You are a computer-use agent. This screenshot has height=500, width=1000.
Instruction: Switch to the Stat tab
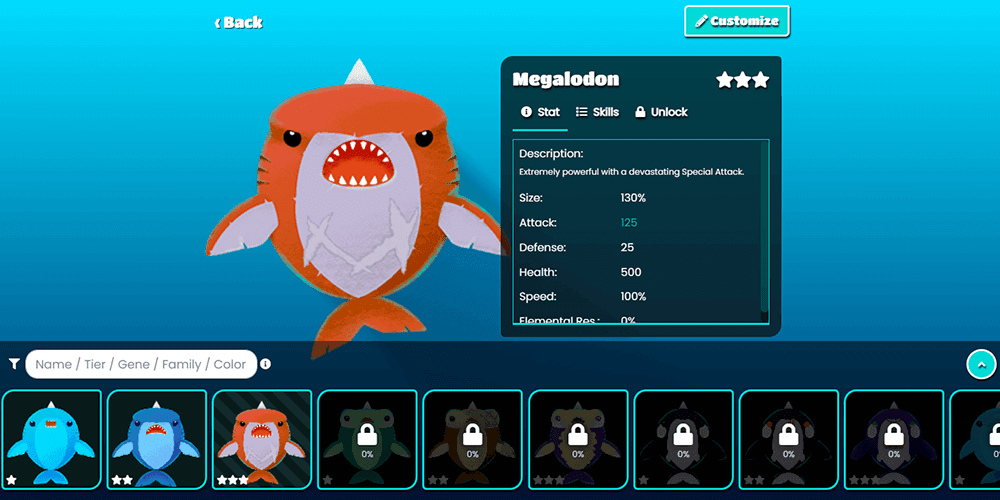coord(541,112)
